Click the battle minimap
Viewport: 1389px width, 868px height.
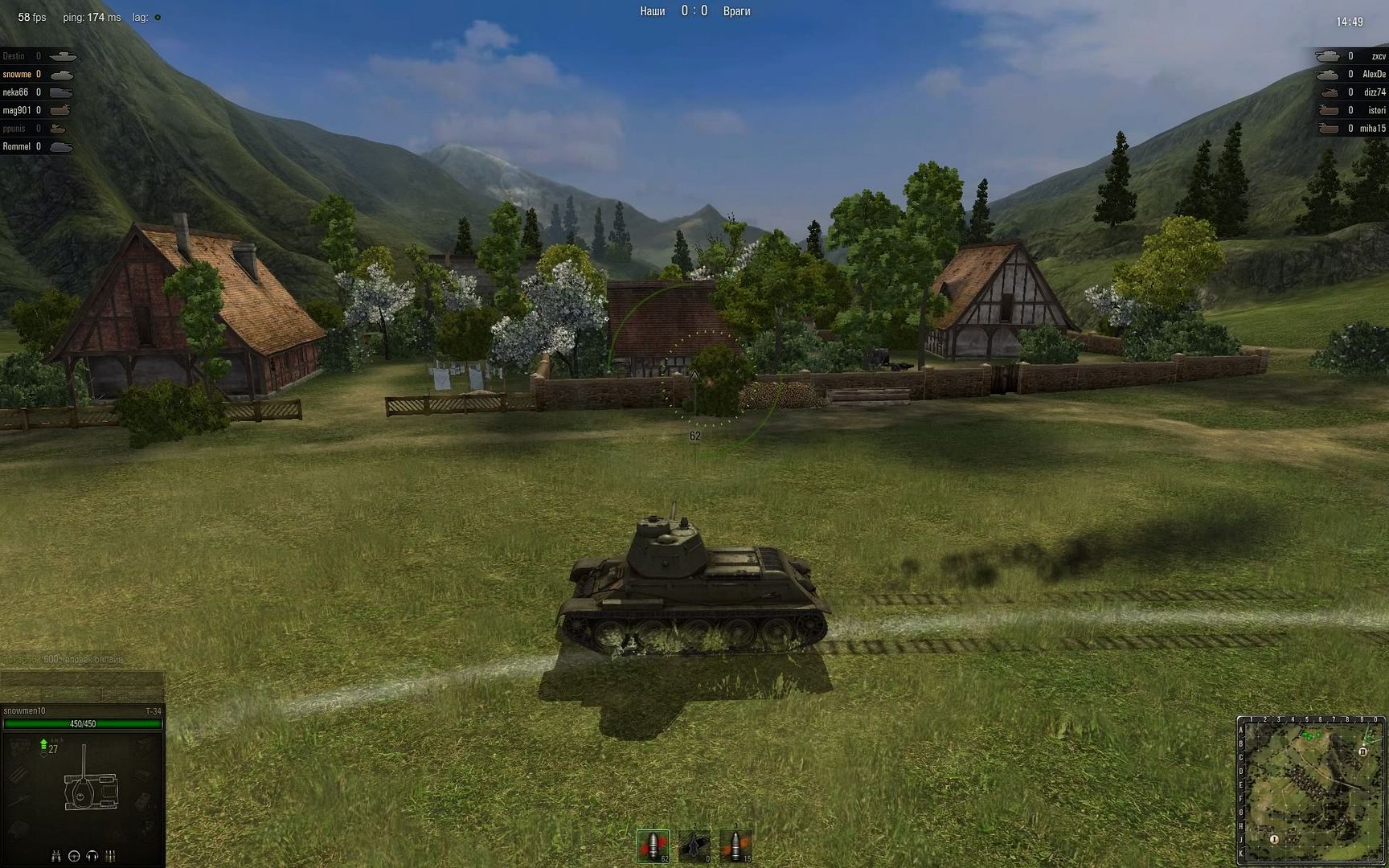1312,791
